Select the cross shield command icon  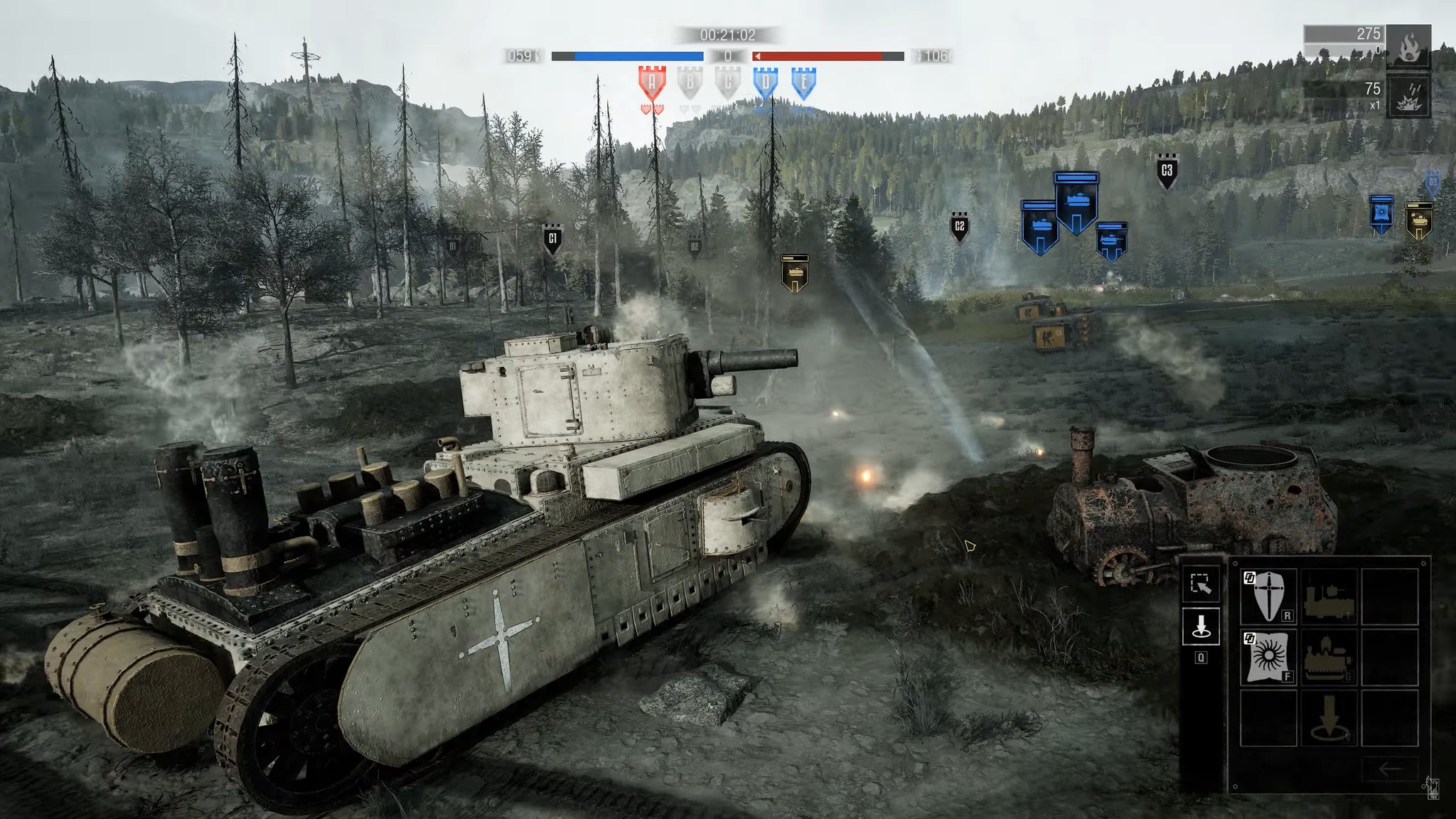click(x=1268, y=596)
